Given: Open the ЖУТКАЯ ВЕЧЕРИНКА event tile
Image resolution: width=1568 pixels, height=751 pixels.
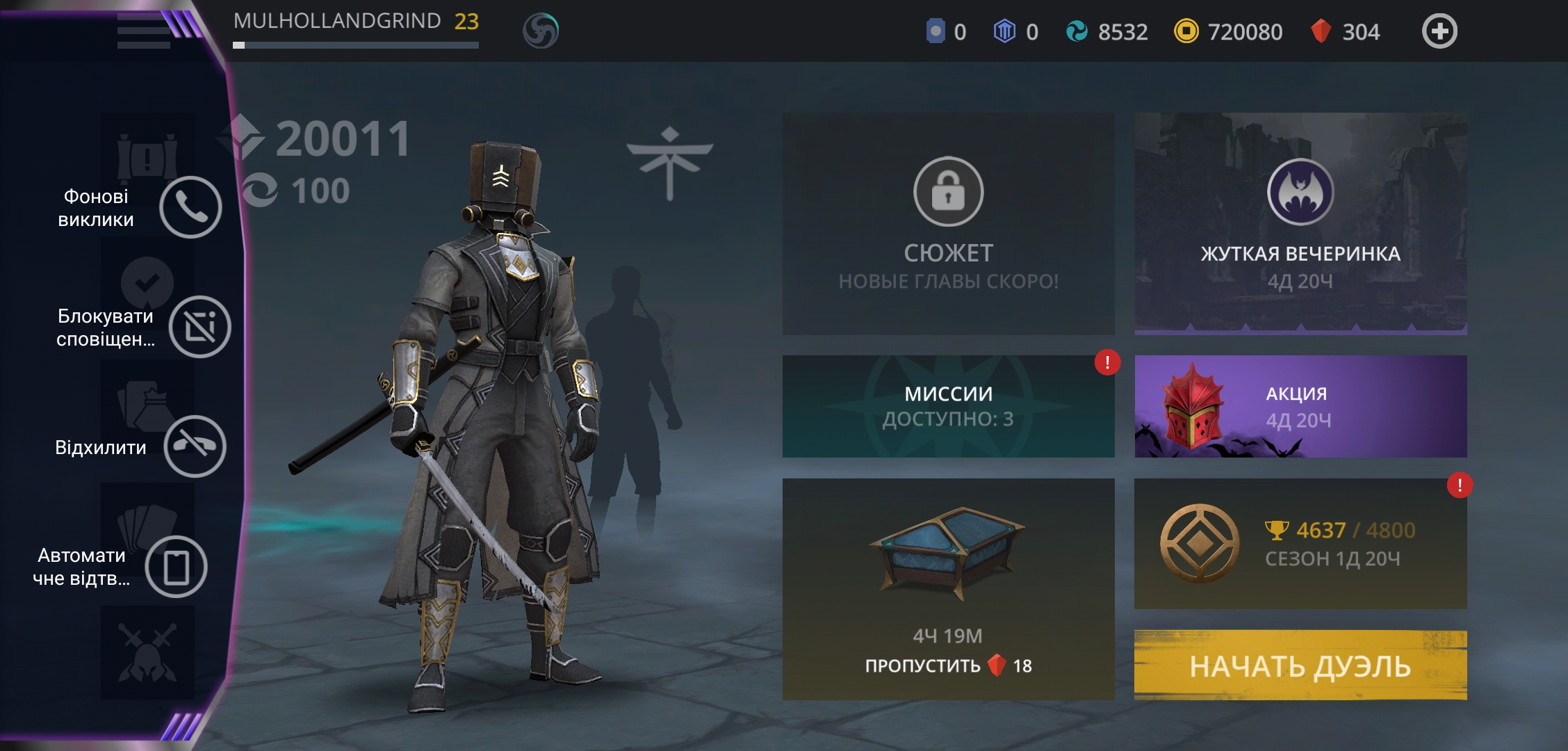Looking at the screenshot, I should [1300, 223].
